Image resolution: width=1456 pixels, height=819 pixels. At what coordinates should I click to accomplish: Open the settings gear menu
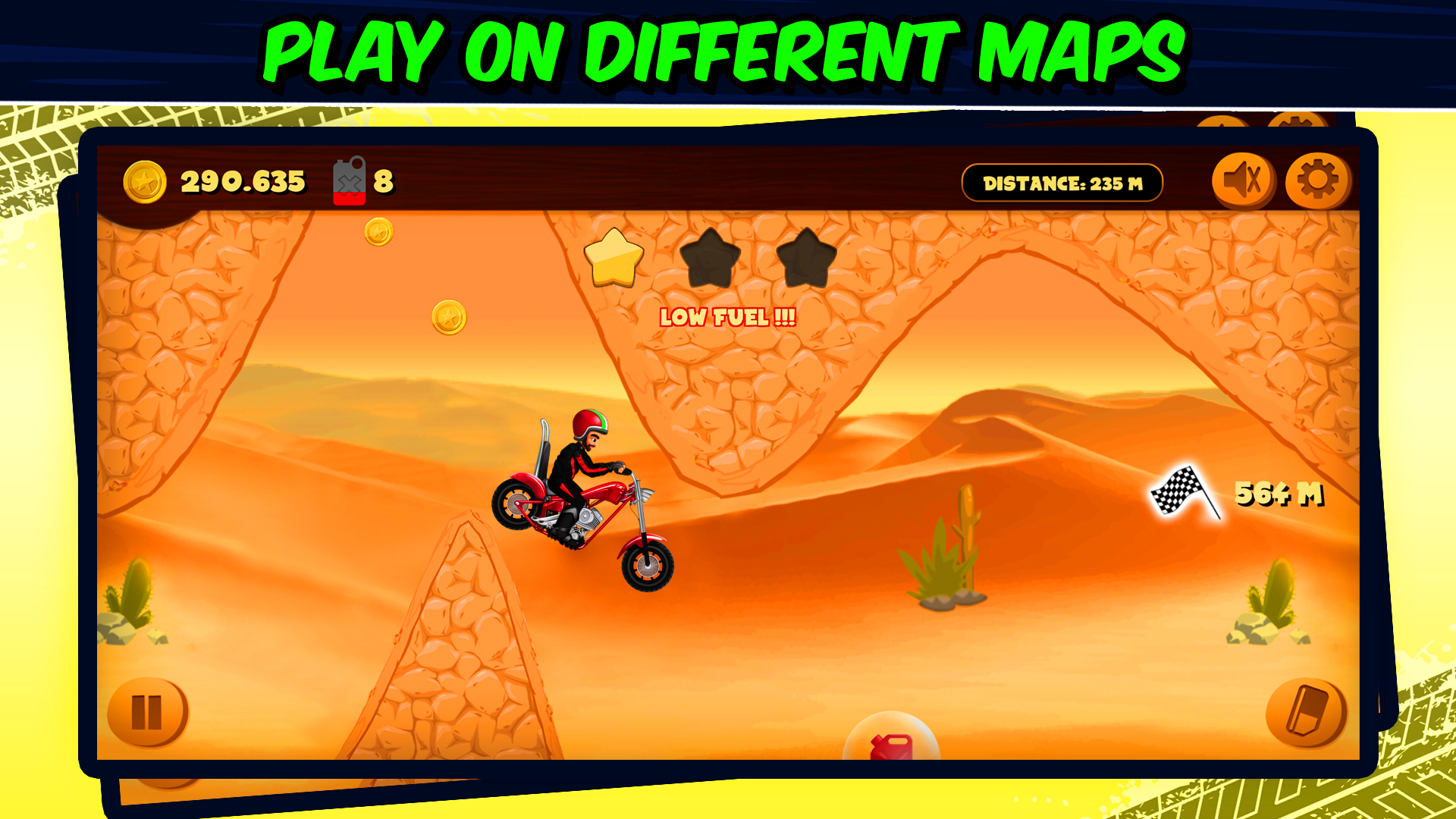1317,181
